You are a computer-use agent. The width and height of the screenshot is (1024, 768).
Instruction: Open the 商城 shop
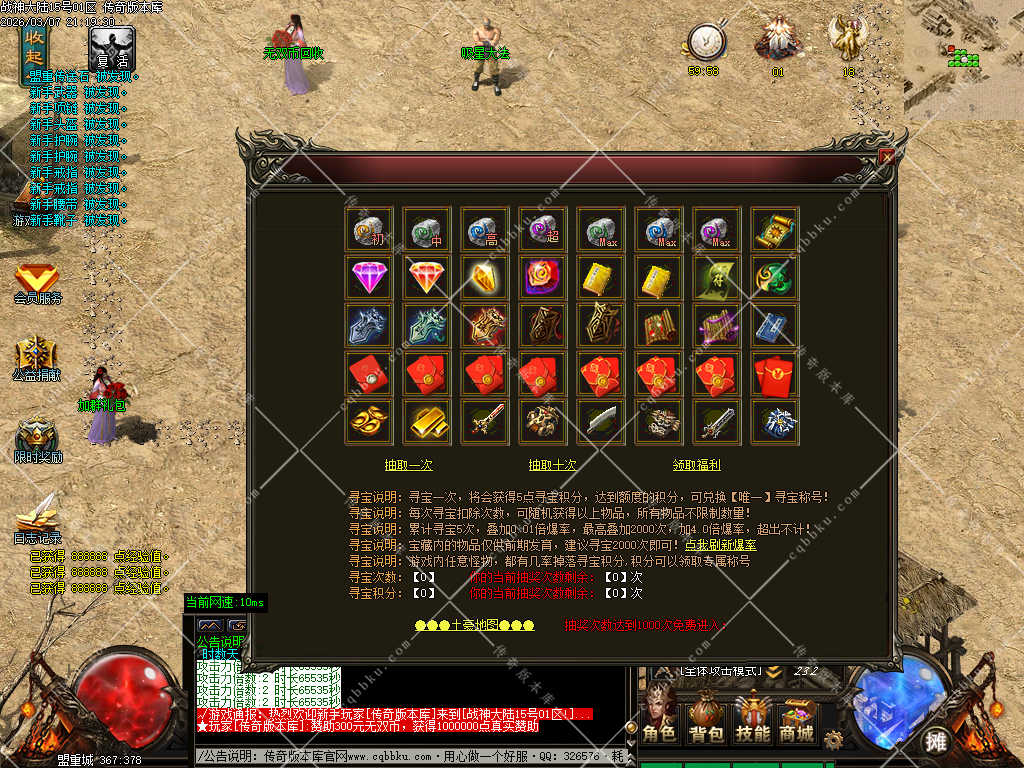(797, 722)
